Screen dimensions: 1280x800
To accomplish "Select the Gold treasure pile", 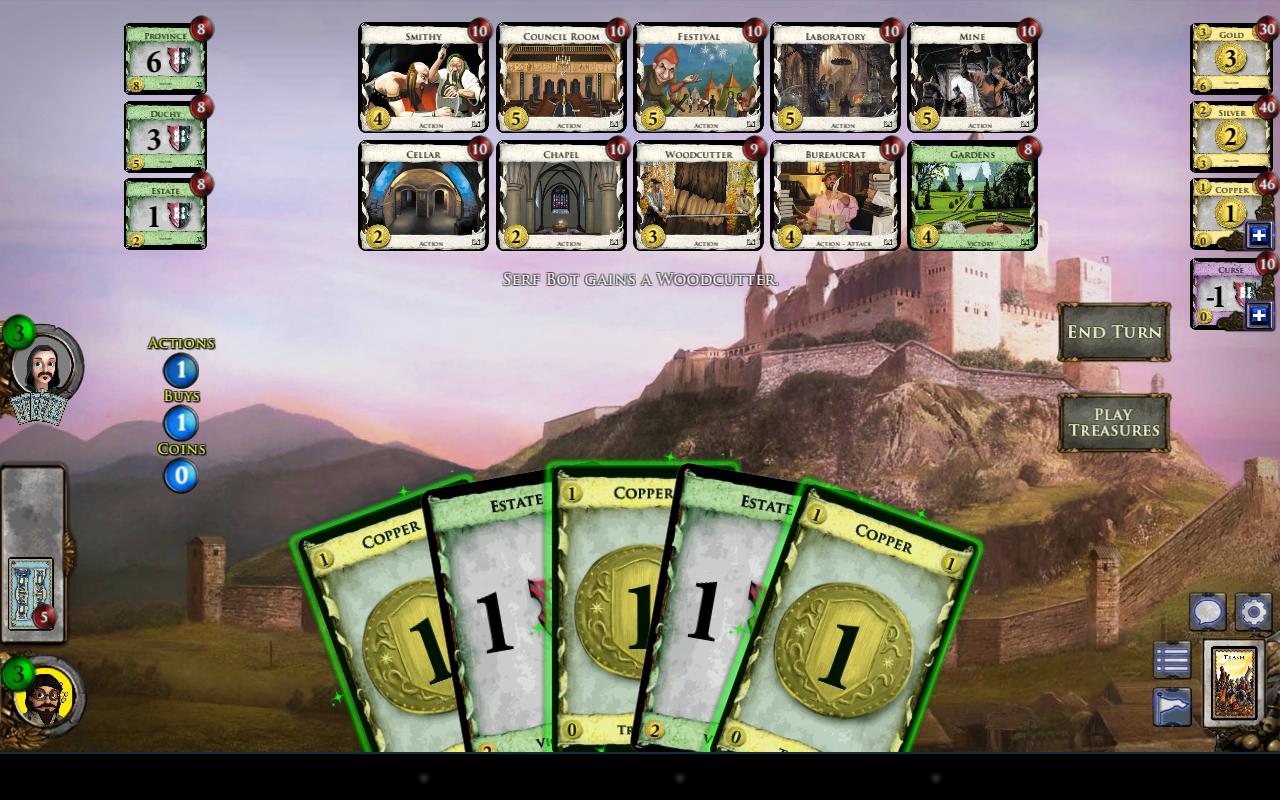I will (1229, 58).
